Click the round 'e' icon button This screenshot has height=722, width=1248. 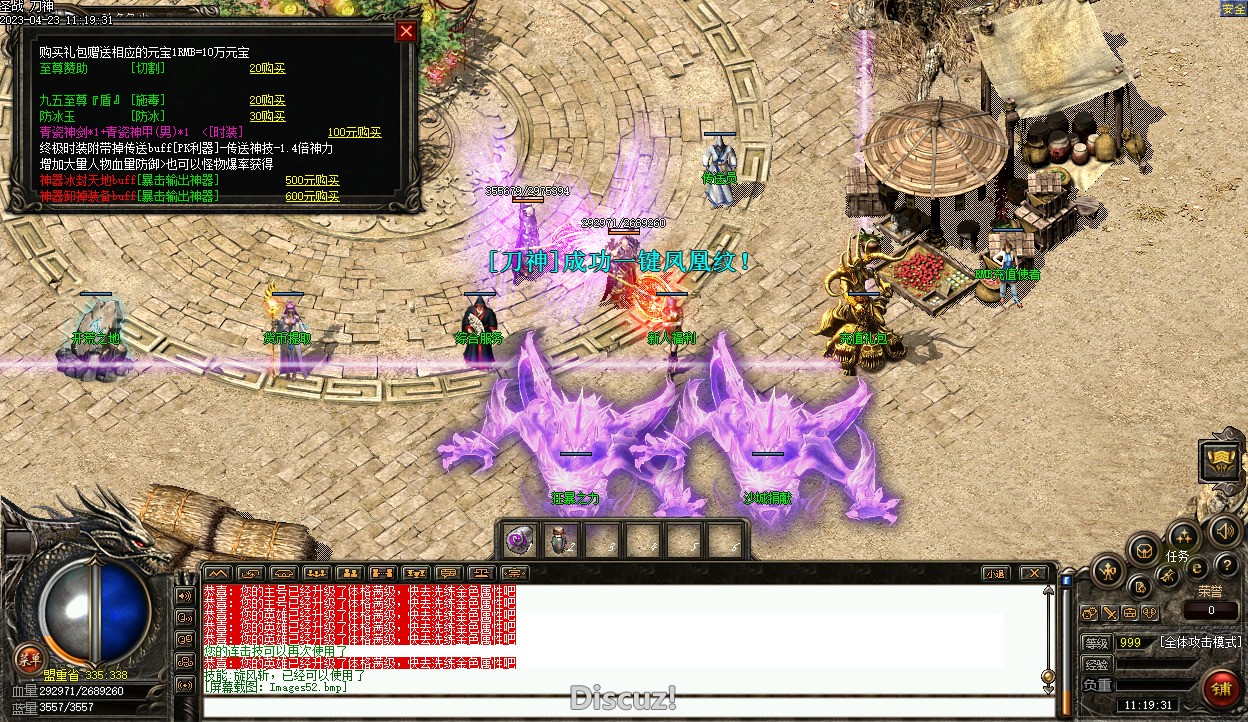[x=1196, y=568]
